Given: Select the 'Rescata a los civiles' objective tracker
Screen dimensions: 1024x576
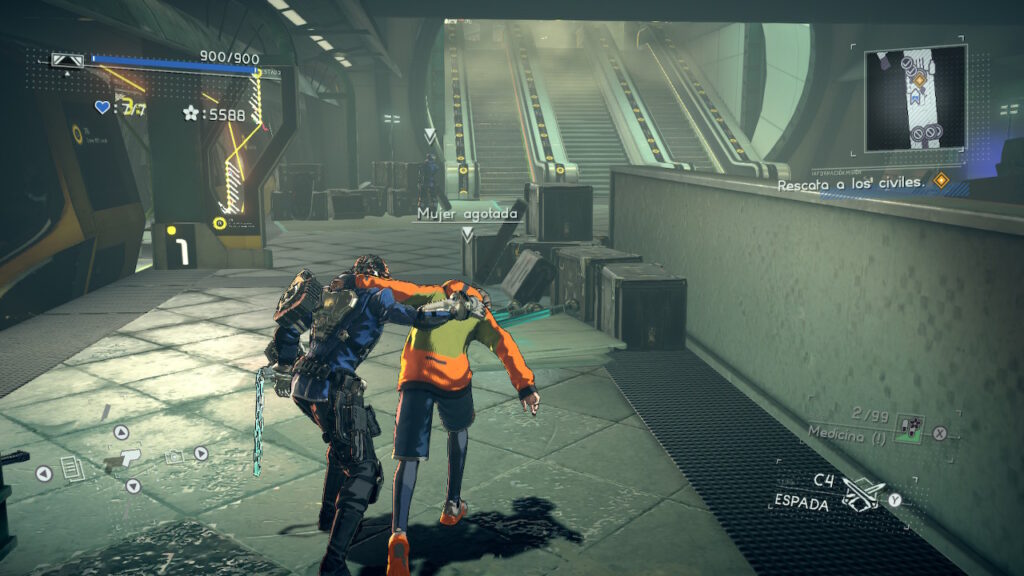Looking at the screenshot, I should (856, 184).
